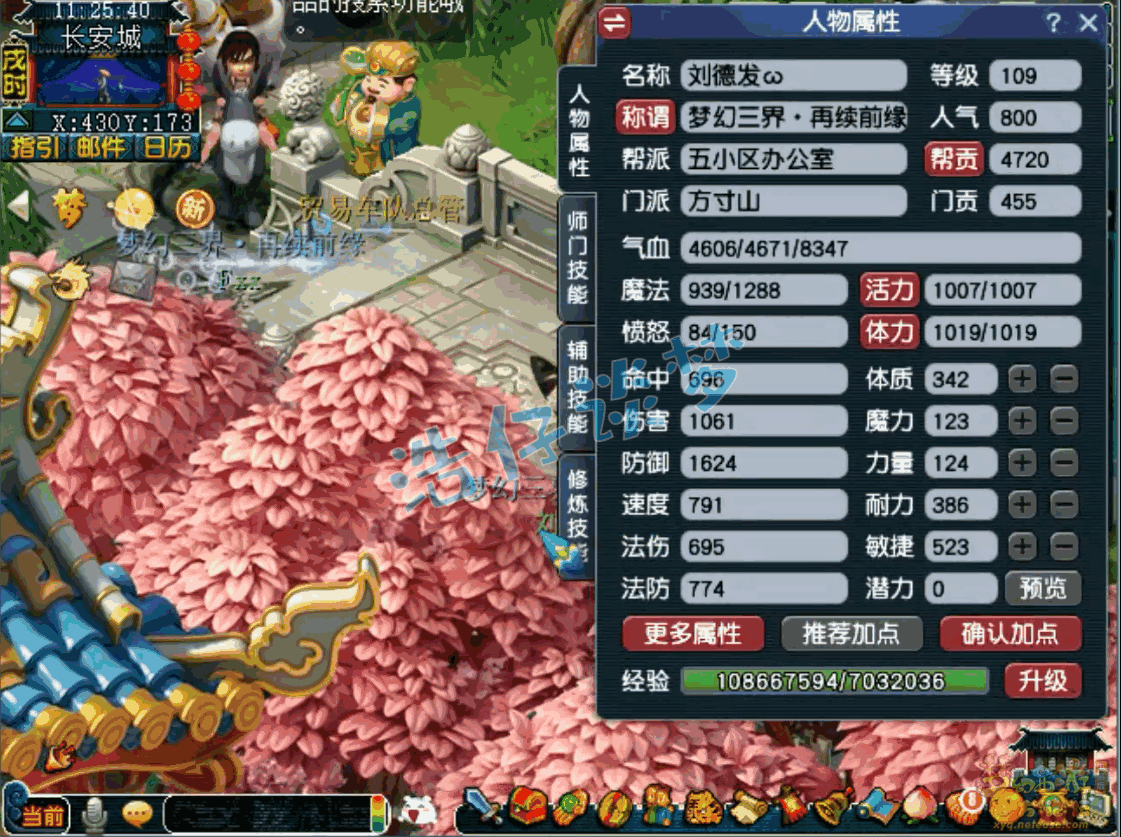This screenshot has height=837, width=1121.
Task: Select the 人物属性 side tab
Action: (x=579, y=130)
